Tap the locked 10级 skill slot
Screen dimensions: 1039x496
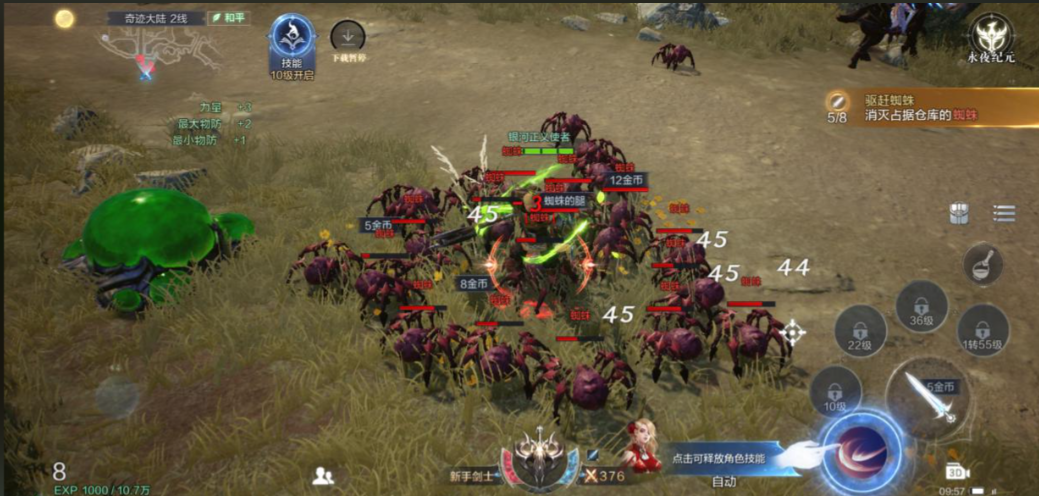[835, 391]
